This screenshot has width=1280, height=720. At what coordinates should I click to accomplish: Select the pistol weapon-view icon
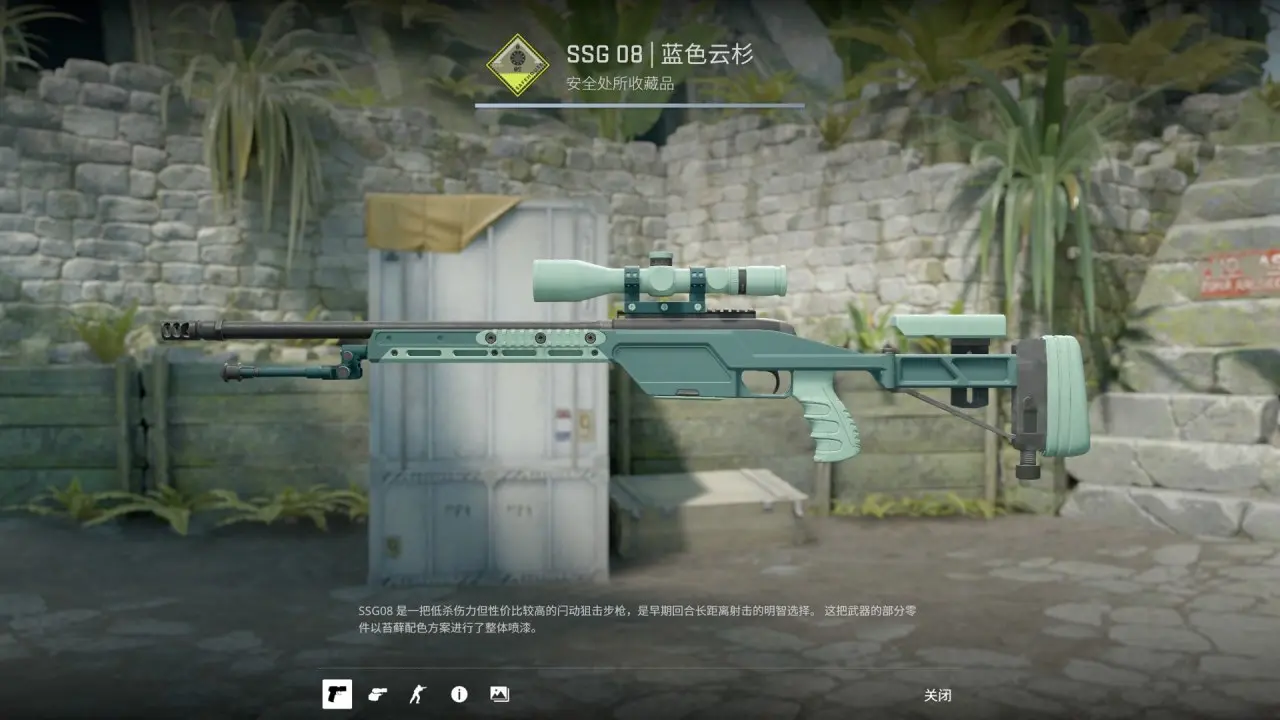(337, 694)
